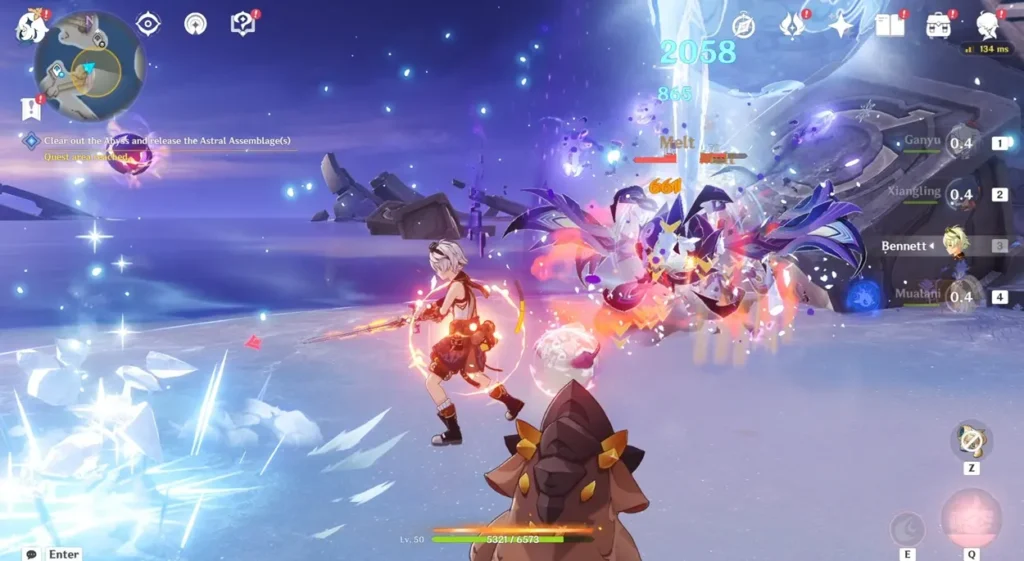
Task: Unleash Bennett's pink elemental burst
Action: (970, 518)
